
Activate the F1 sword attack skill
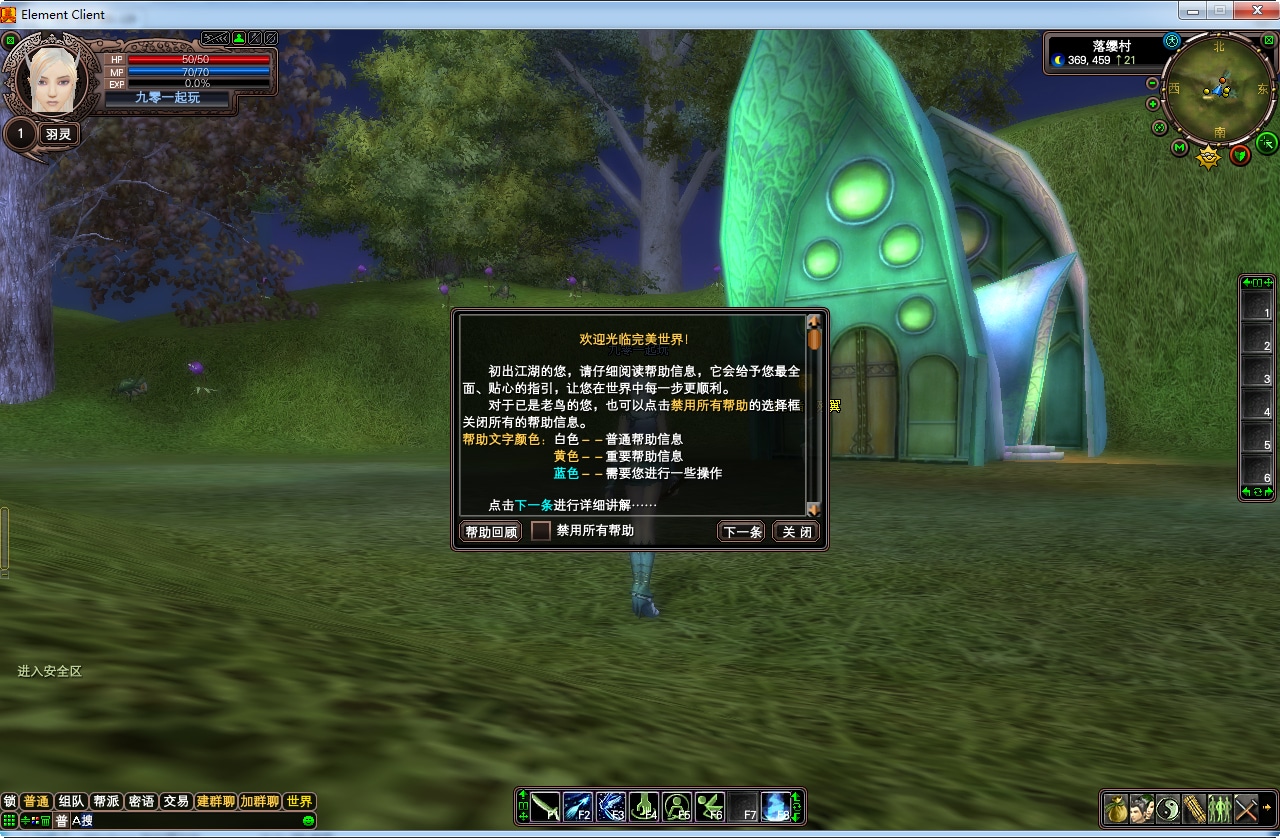[x=545, y=806]
